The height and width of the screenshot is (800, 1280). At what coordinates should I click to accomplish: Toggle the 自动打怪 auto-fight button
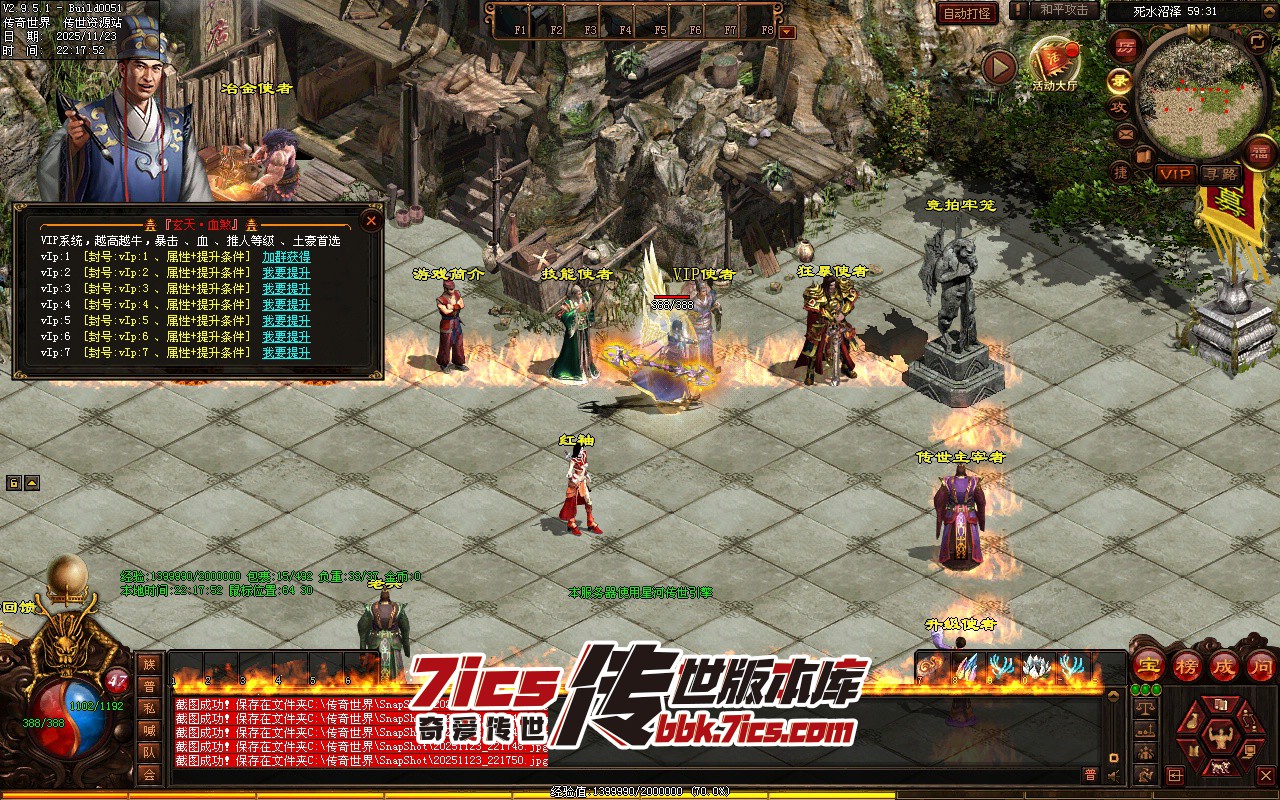tap(967, 13)
